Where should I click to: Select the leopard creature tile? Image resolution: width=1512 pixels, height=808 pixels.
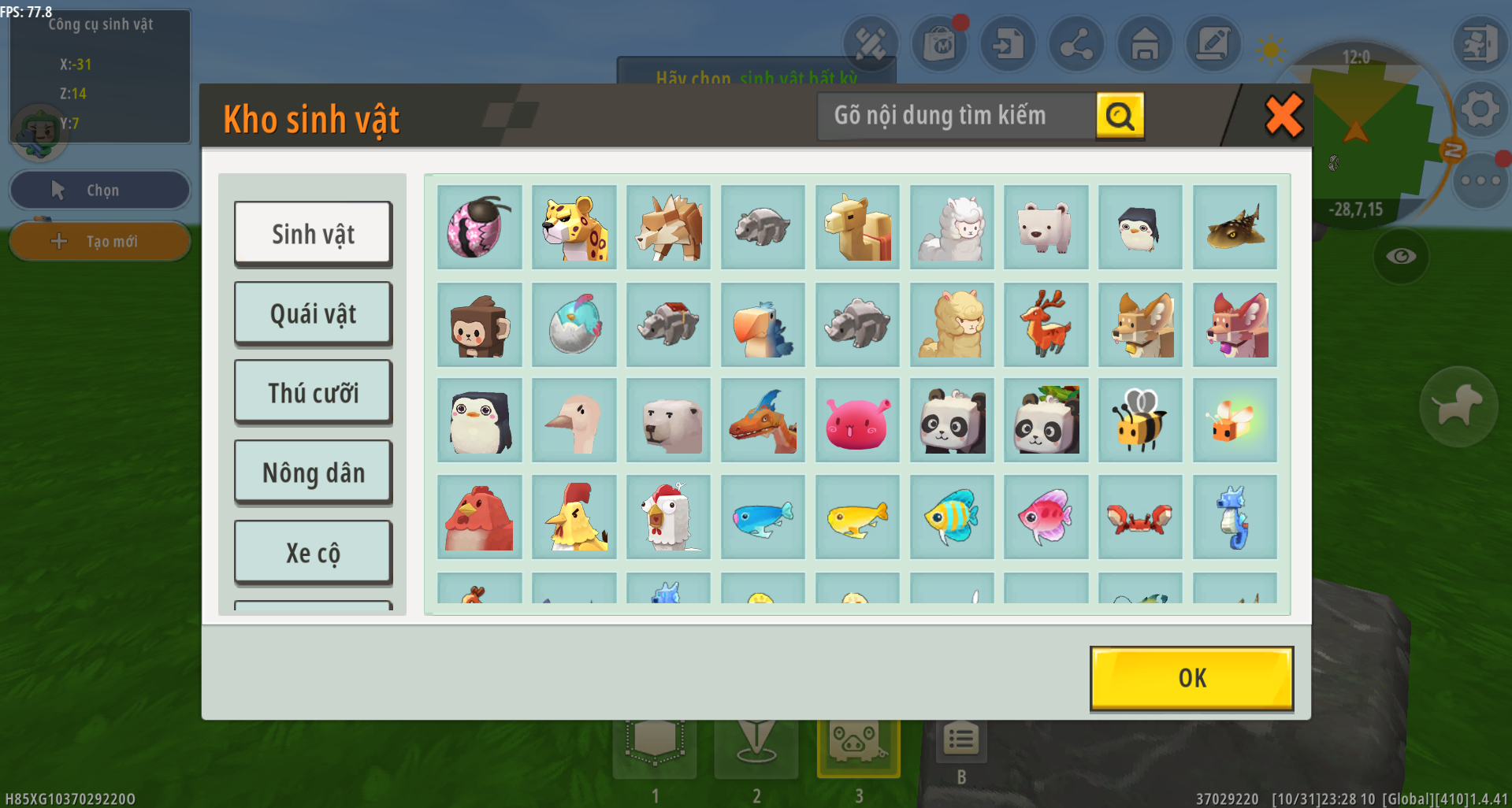point(574,228)
